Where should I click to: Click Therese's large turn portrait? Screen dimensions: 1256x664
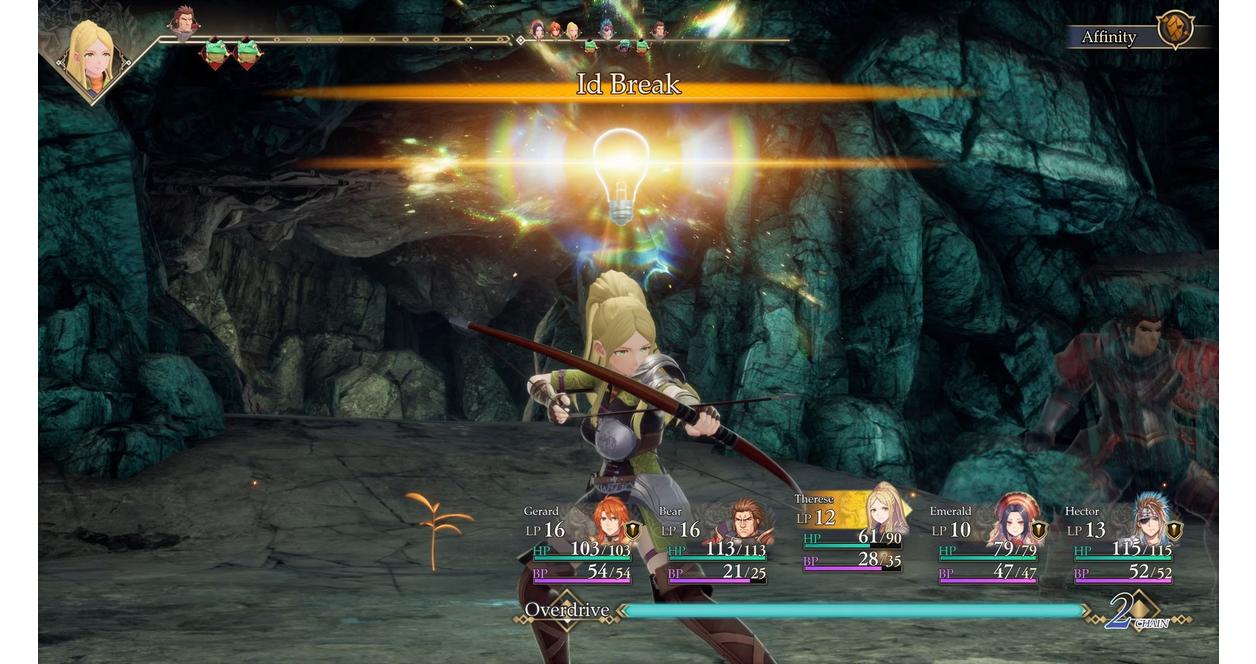tap(91, 56)
